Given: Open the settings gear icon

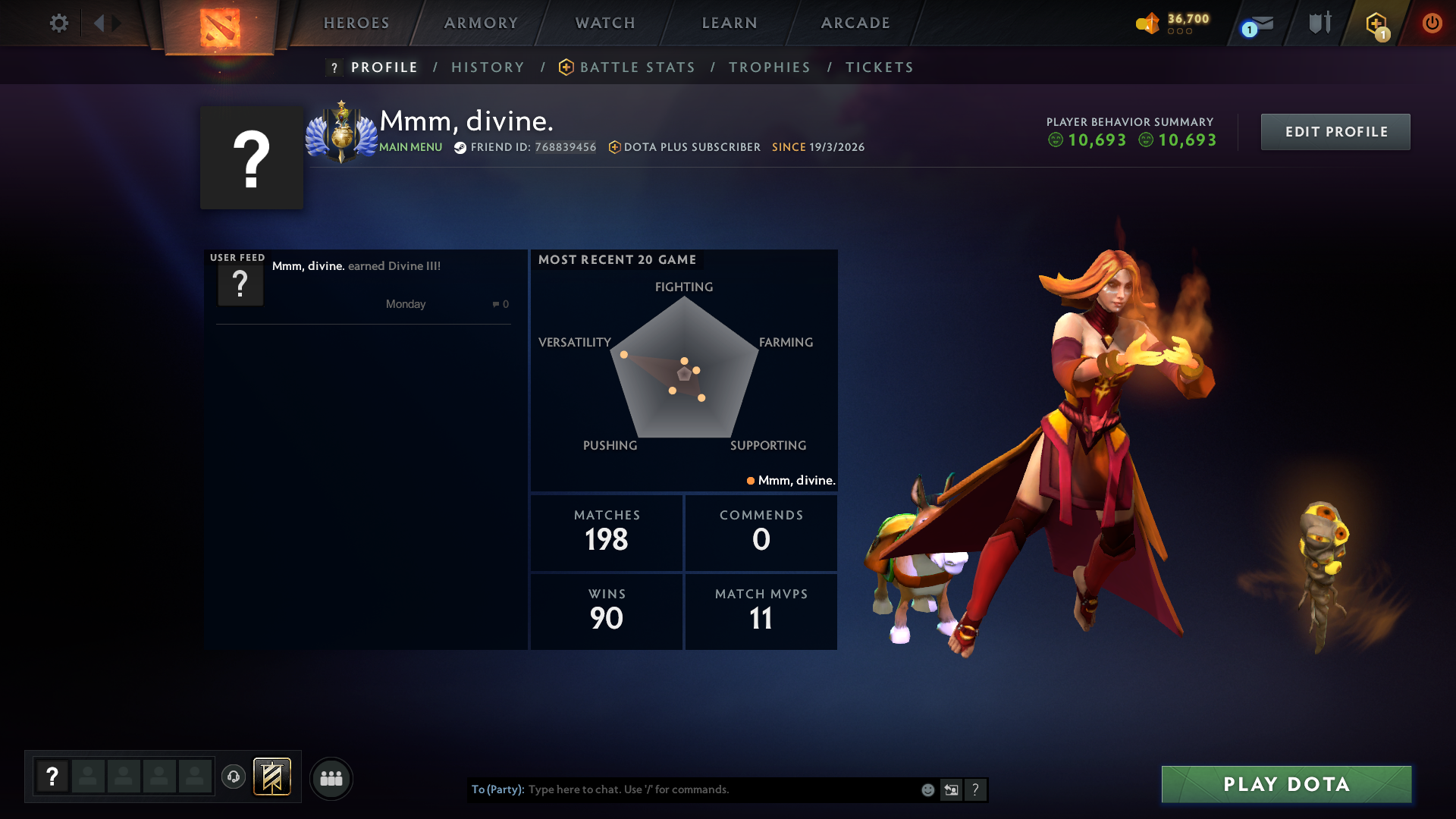Looking at the screenshot, I should (x=59, y=23).
